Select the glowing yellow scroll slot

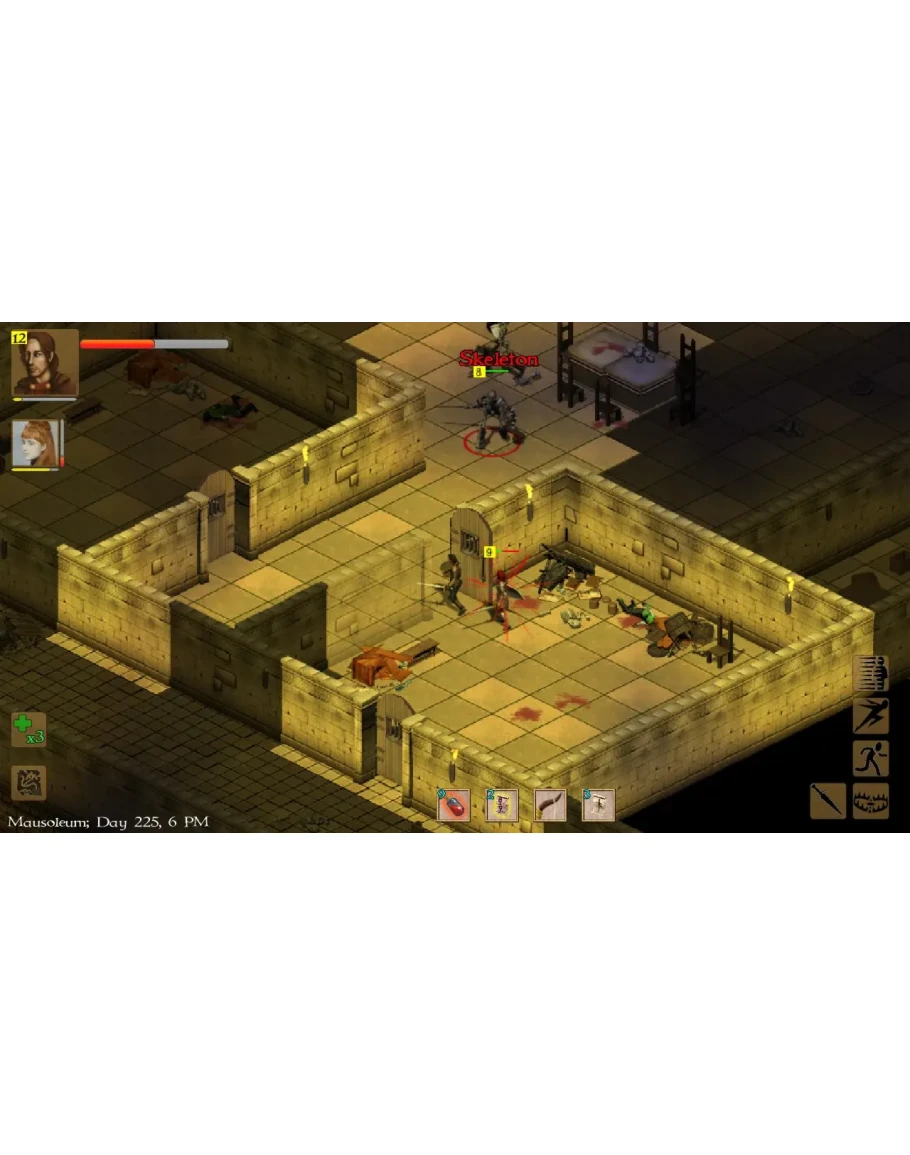pyautogui.click(x=501, y=805)
